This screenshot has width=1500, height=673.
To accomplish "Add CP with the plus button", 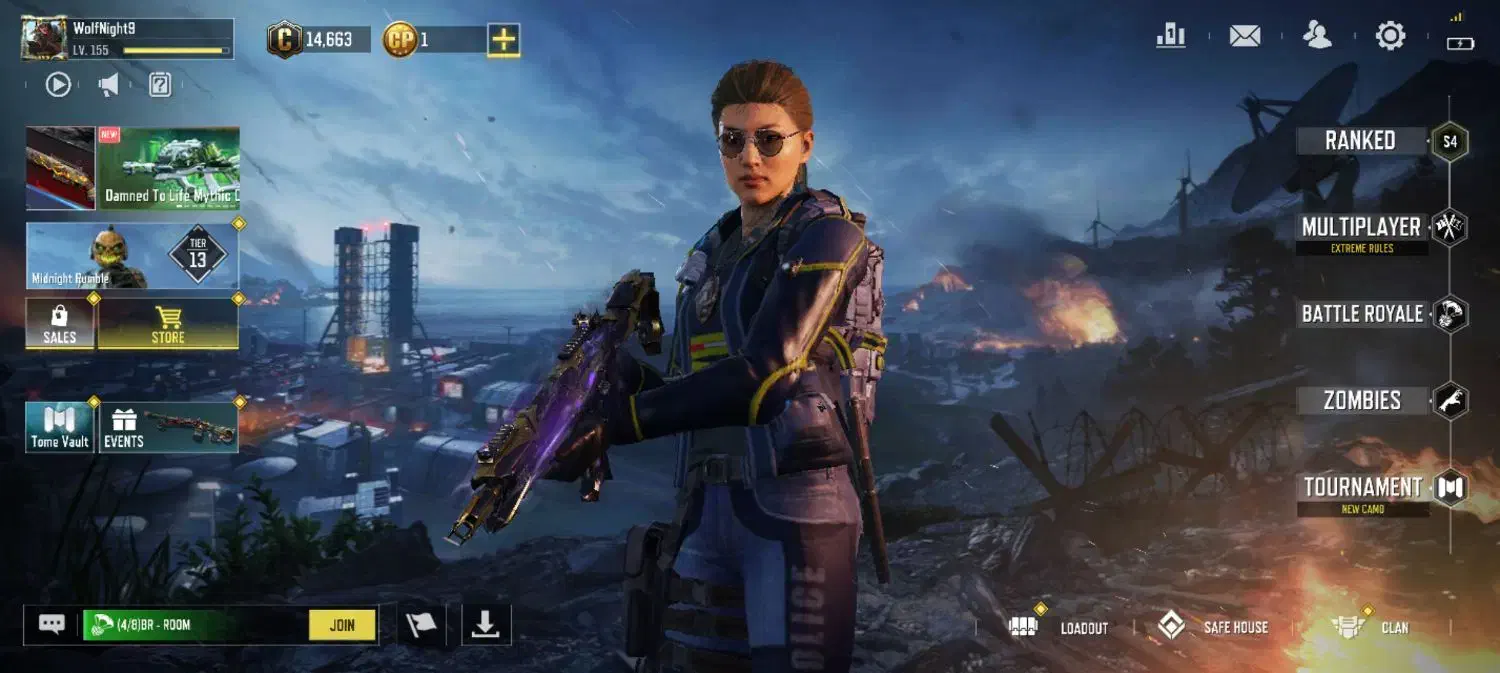I will click(x=504, y=40).
